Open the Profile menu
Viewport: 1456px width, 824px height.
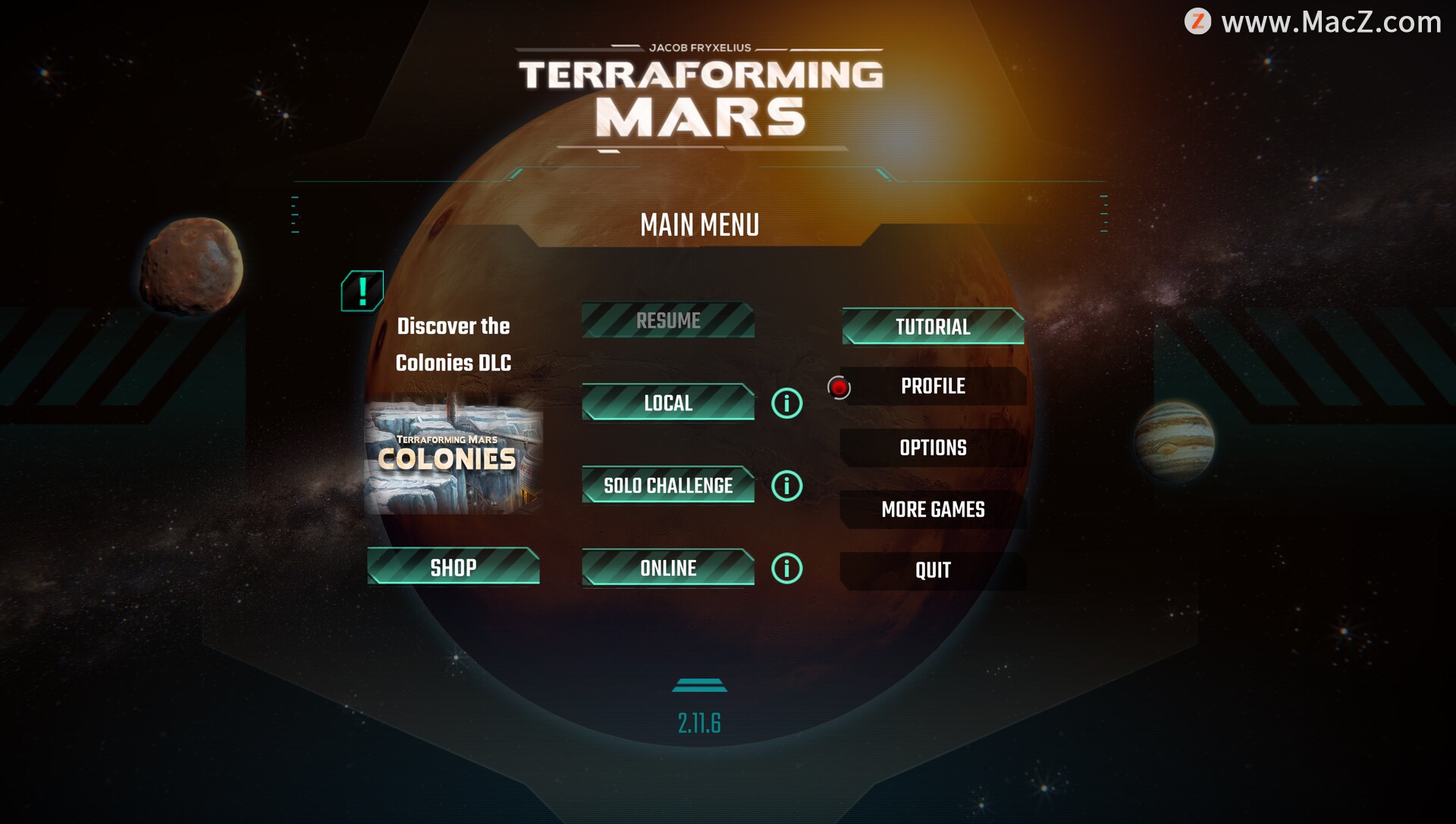point(933,386)
